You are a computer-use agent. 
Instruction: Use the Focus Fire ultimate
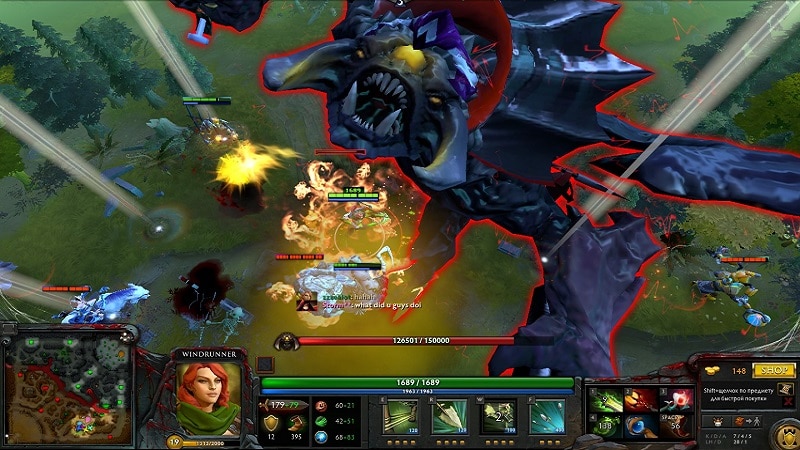point(546,417)
